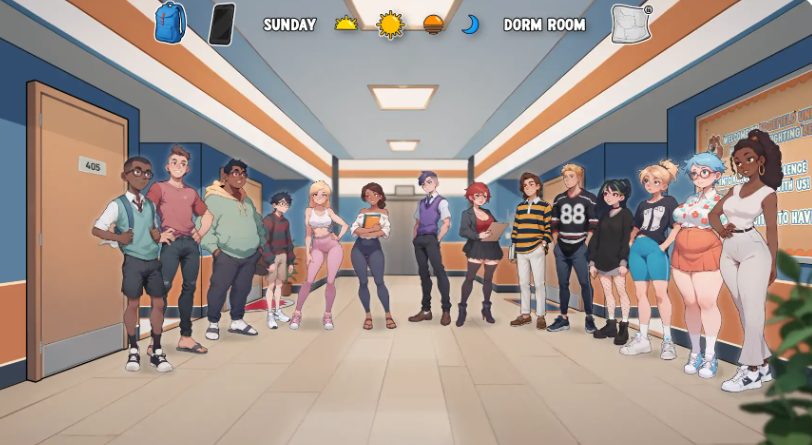This screenshot has height=445, width=812.
Task: Open the smartphone
Action: pyautogui.click(x=221, y=24)
